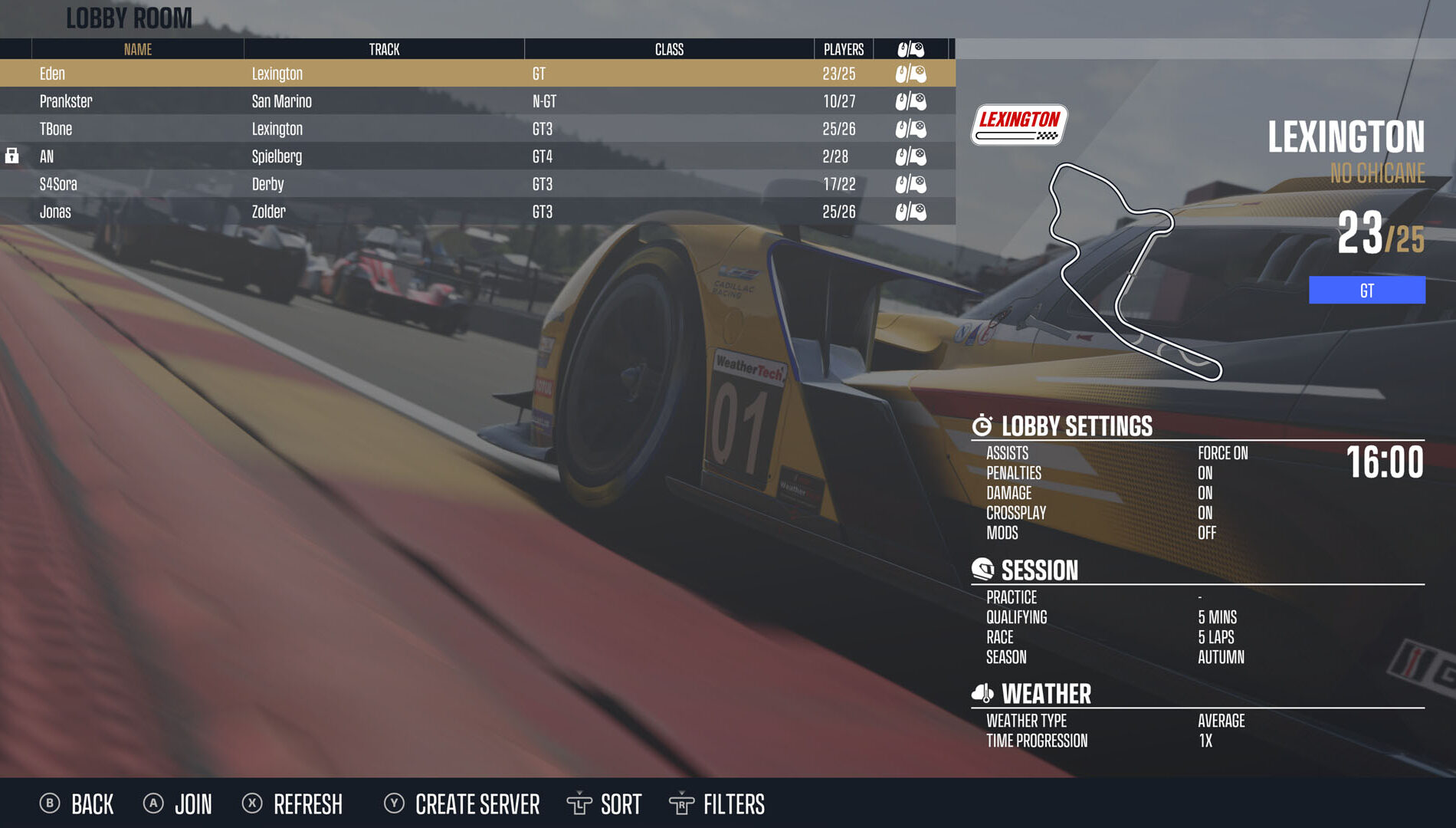Click the Filters bumper button icon
Screen dimensions: 1456x828
pos(681,804)
